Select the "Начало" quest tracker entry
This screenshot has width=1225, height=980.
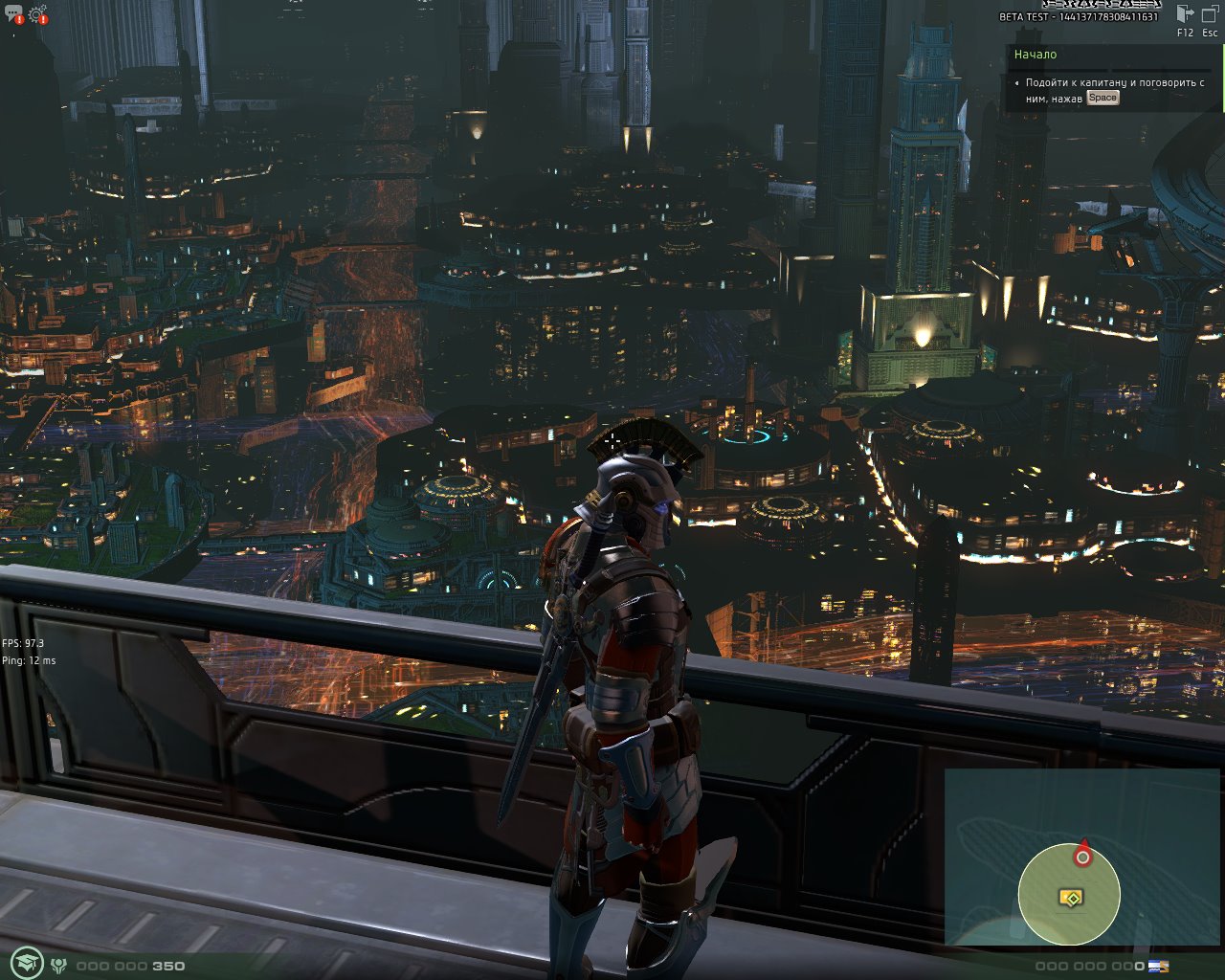1036,55
